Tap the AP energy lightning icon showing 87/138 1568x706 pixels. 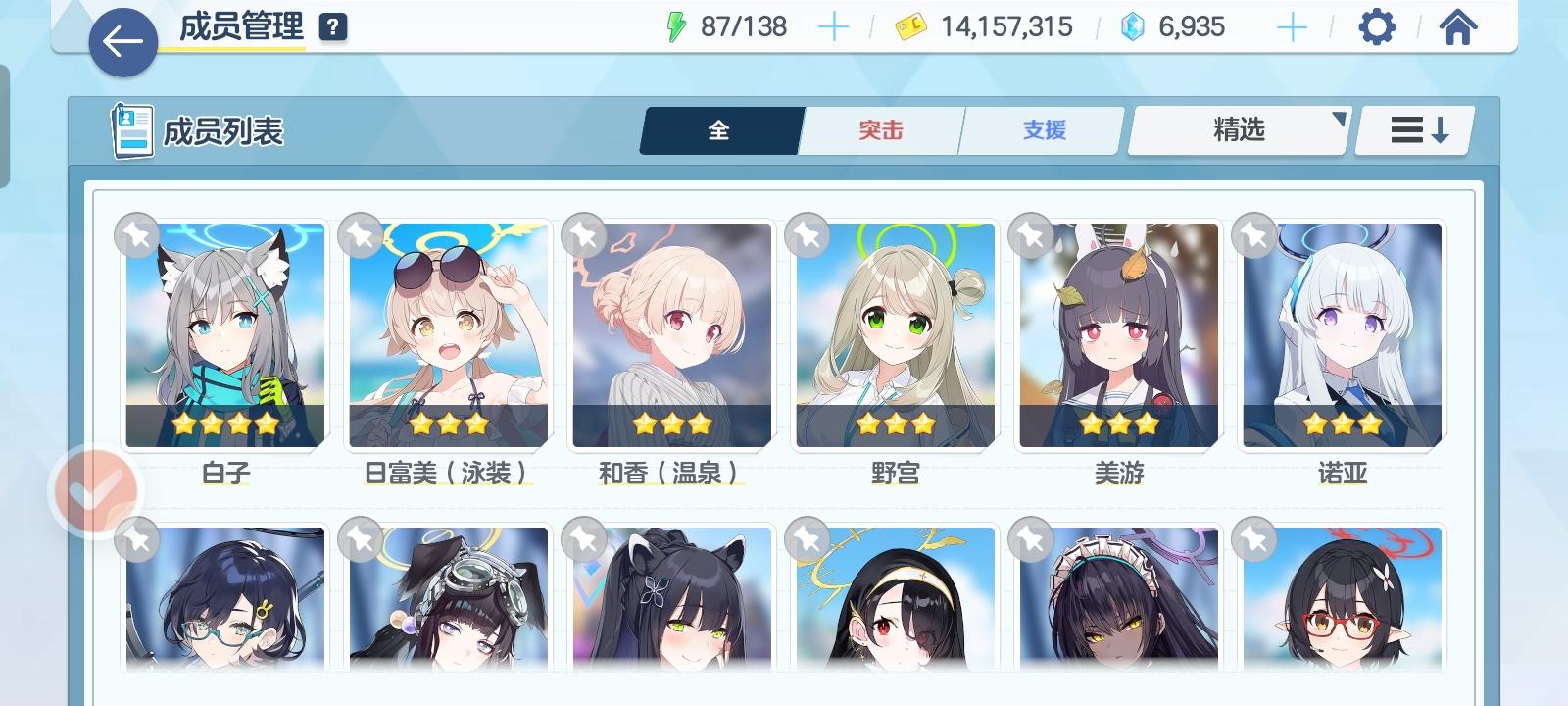point(677,25)
